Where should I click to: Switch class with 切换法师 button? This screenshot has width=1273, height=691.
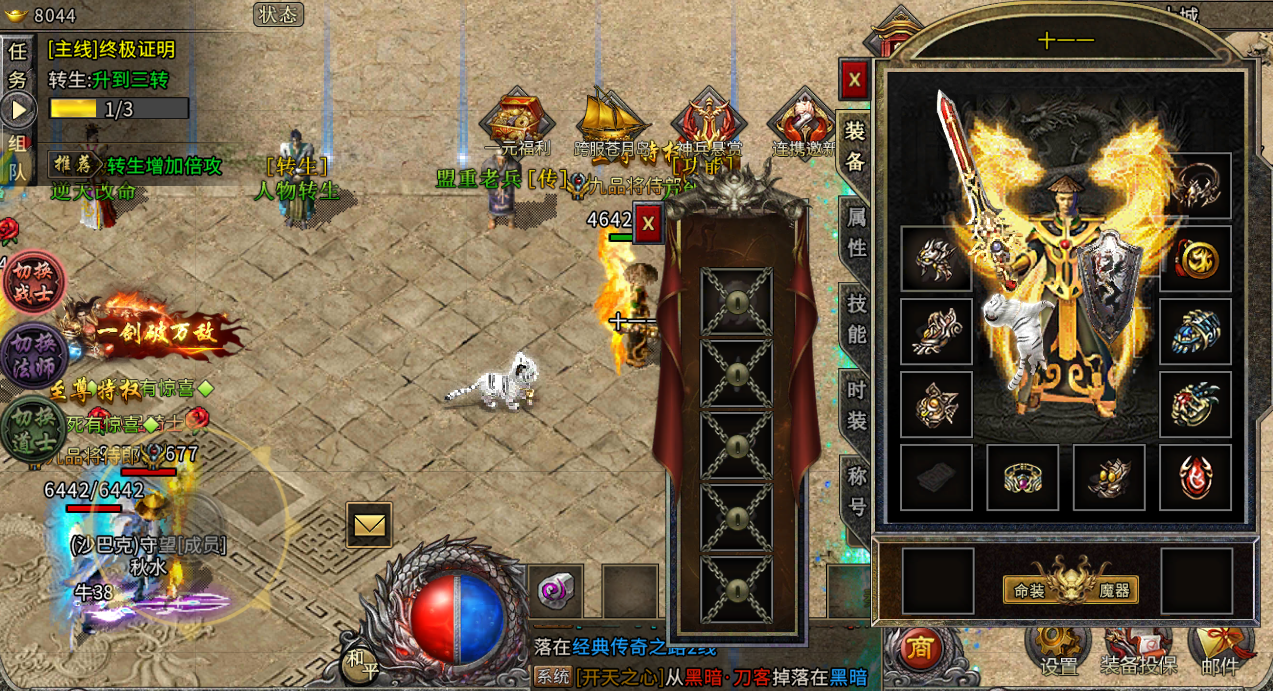click(33, 356)
